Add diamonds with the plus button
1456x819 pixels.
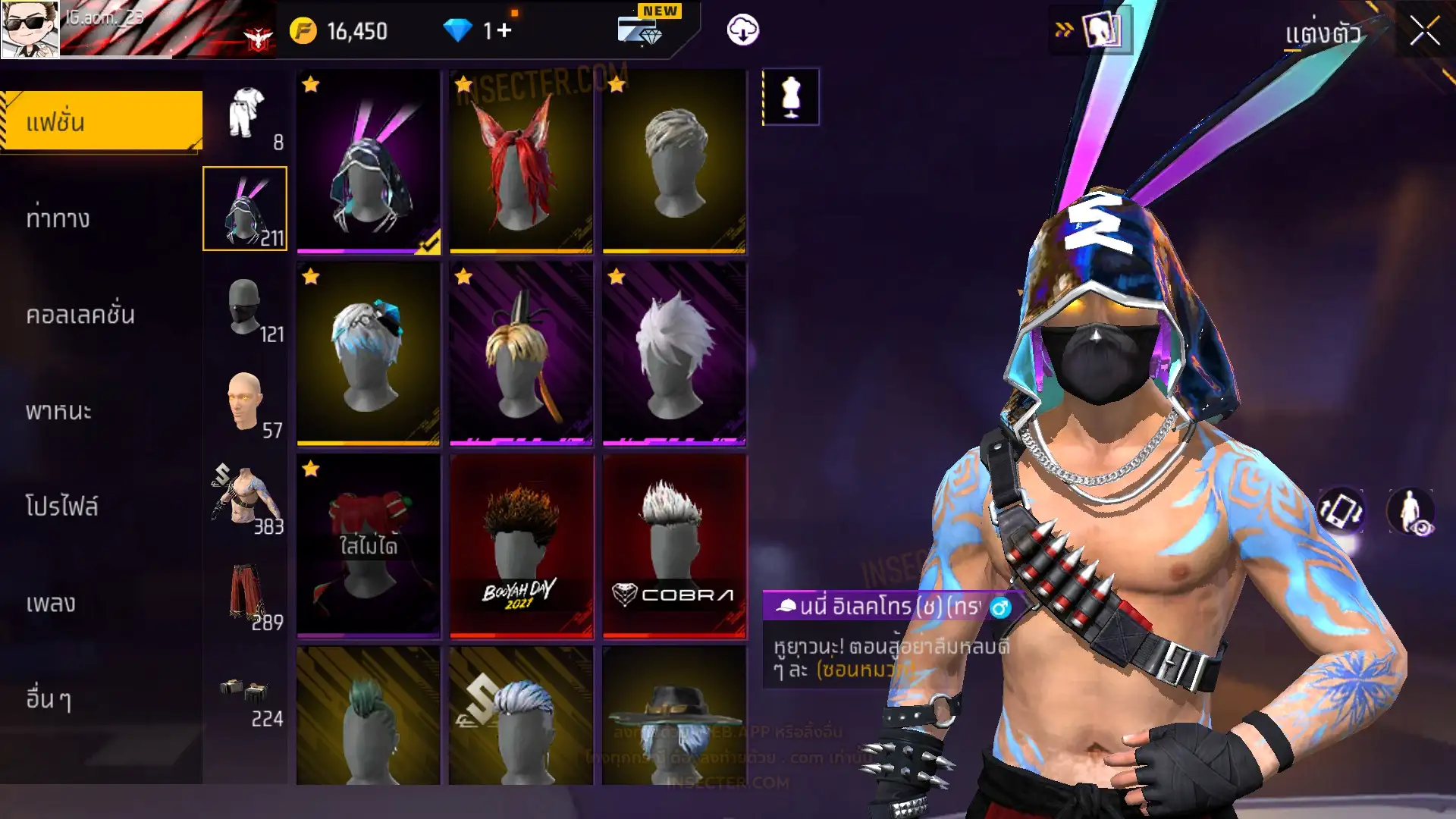504,30
